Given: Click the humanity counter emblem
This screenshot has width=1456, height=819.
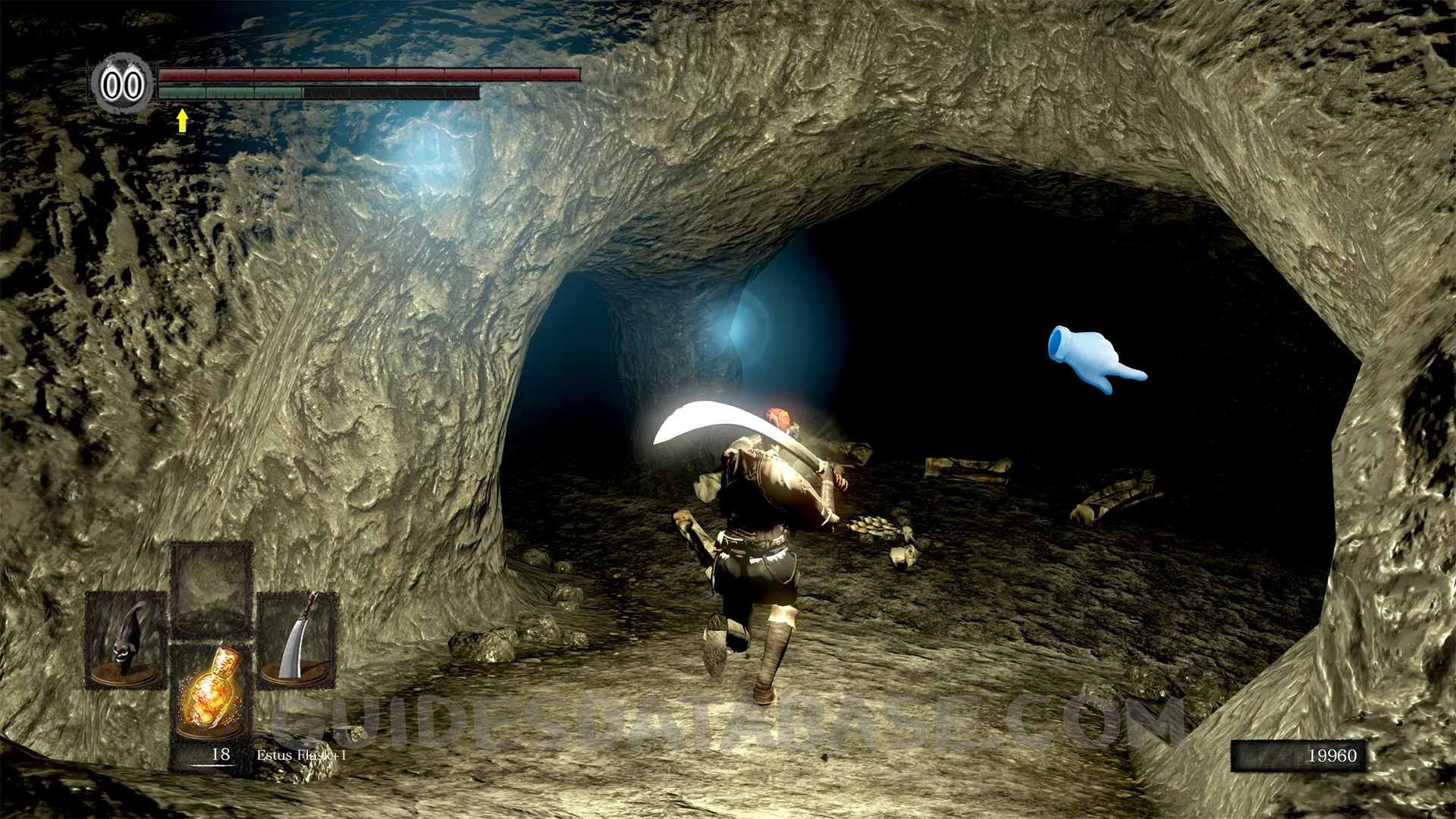Looking at the screenshot, I should 122,85.
